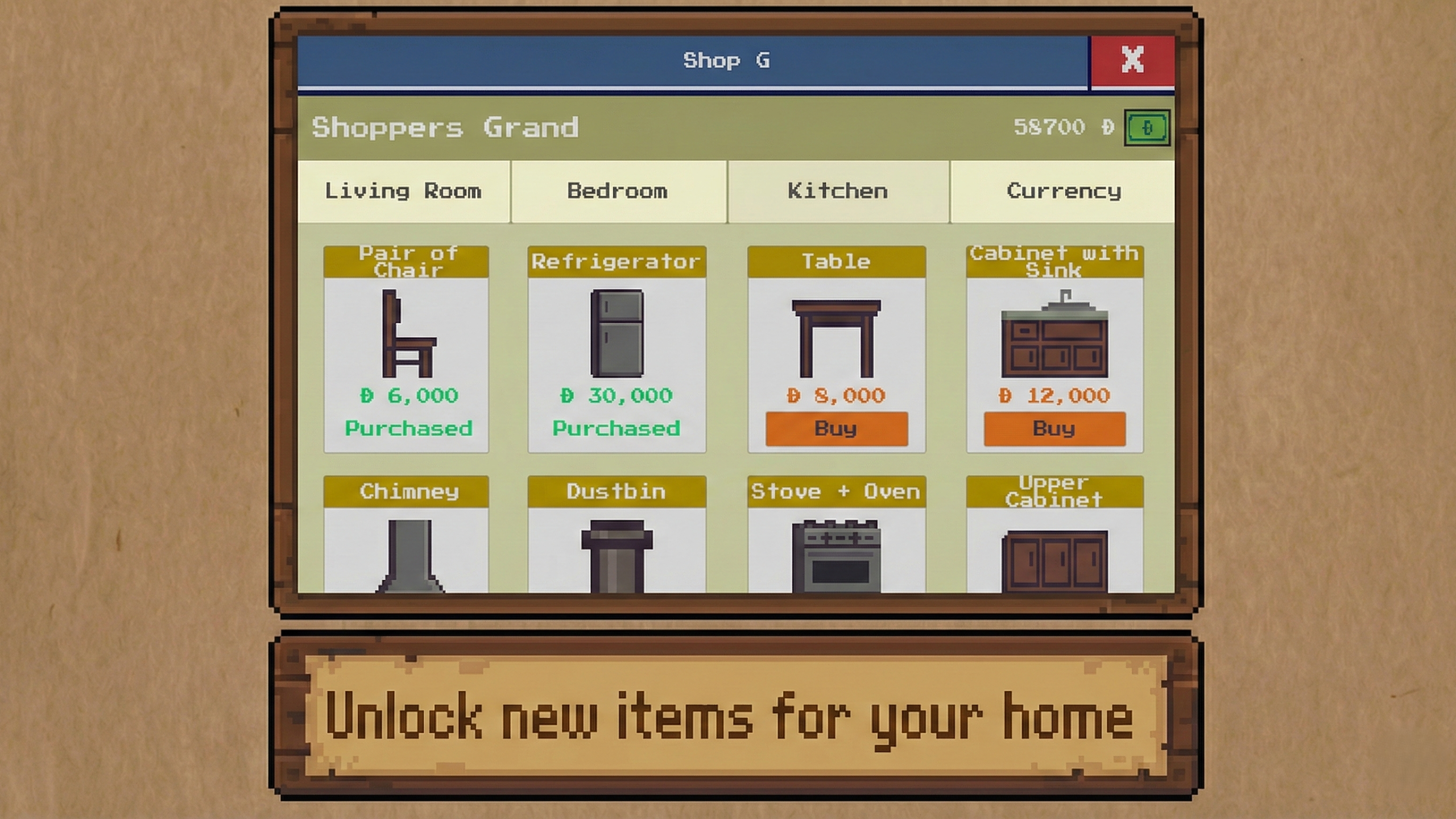The width and height of the screenshot is (1456, 819).
Task: Show the Currency tab
Action: 1064,191
